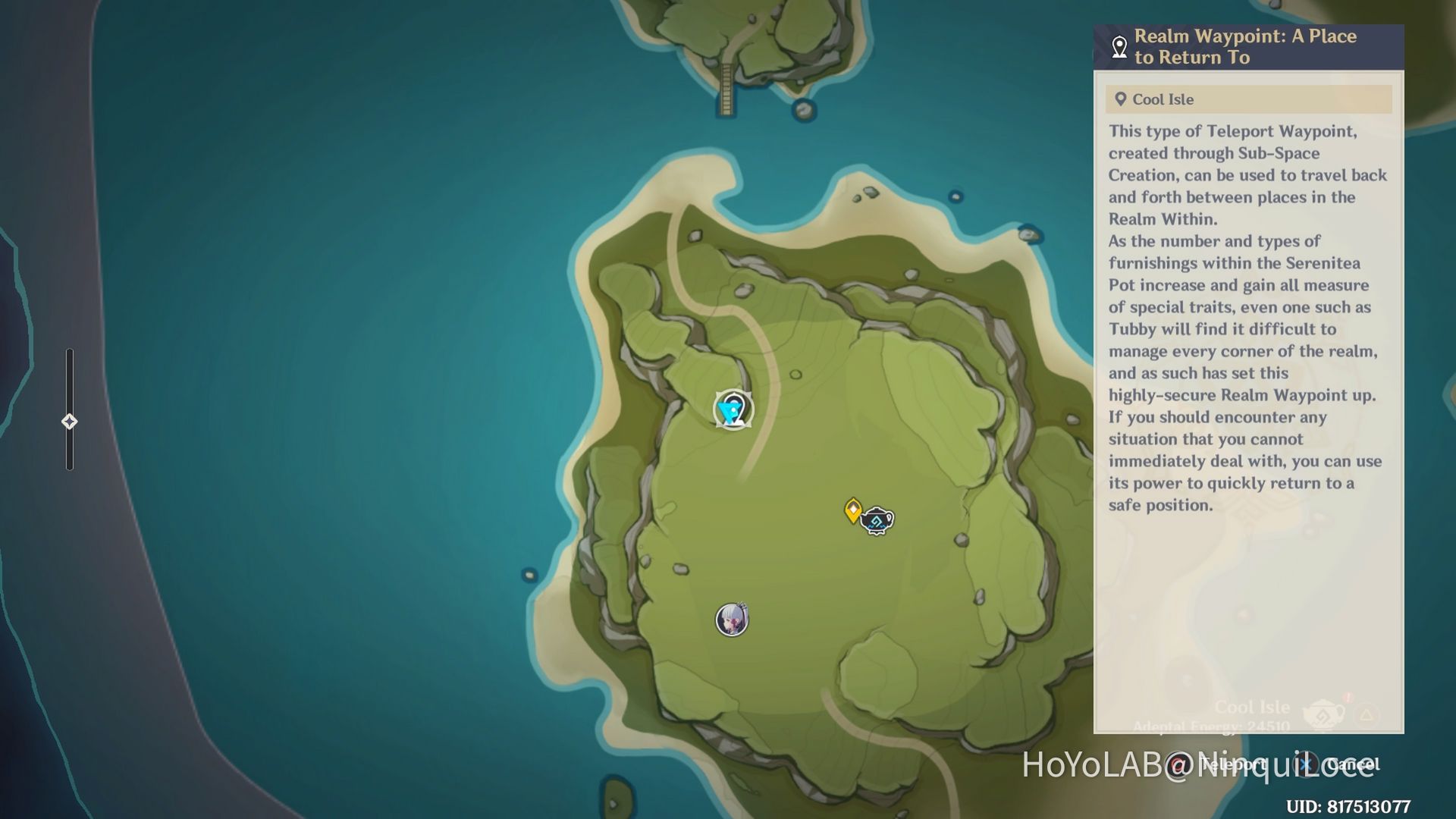
Task: Open the Serenitea Pot teapot marker near map center
Action: coord(876,519)
